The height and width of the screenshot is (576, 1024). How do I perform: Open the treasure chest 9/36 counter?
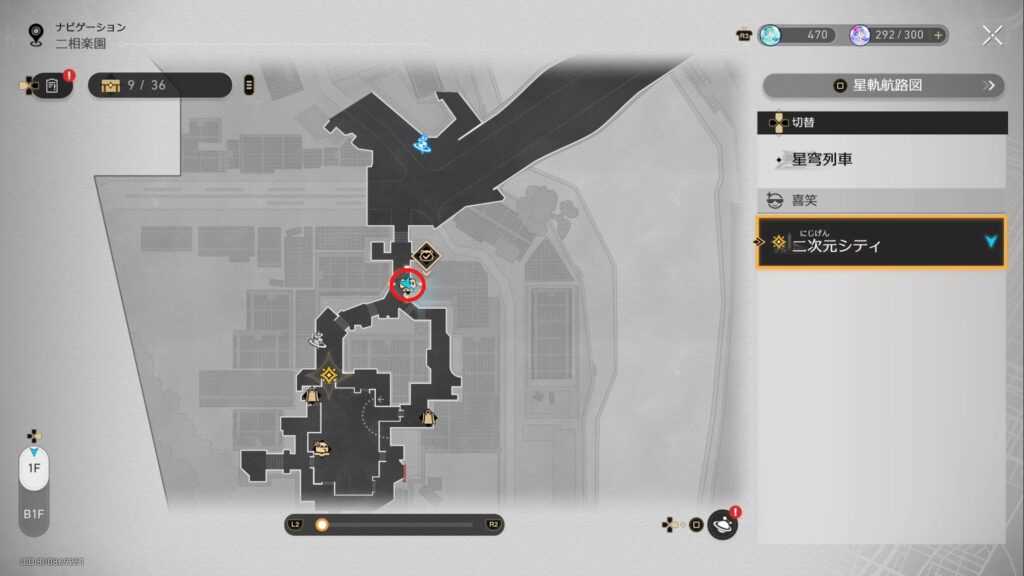click(160, 86)
